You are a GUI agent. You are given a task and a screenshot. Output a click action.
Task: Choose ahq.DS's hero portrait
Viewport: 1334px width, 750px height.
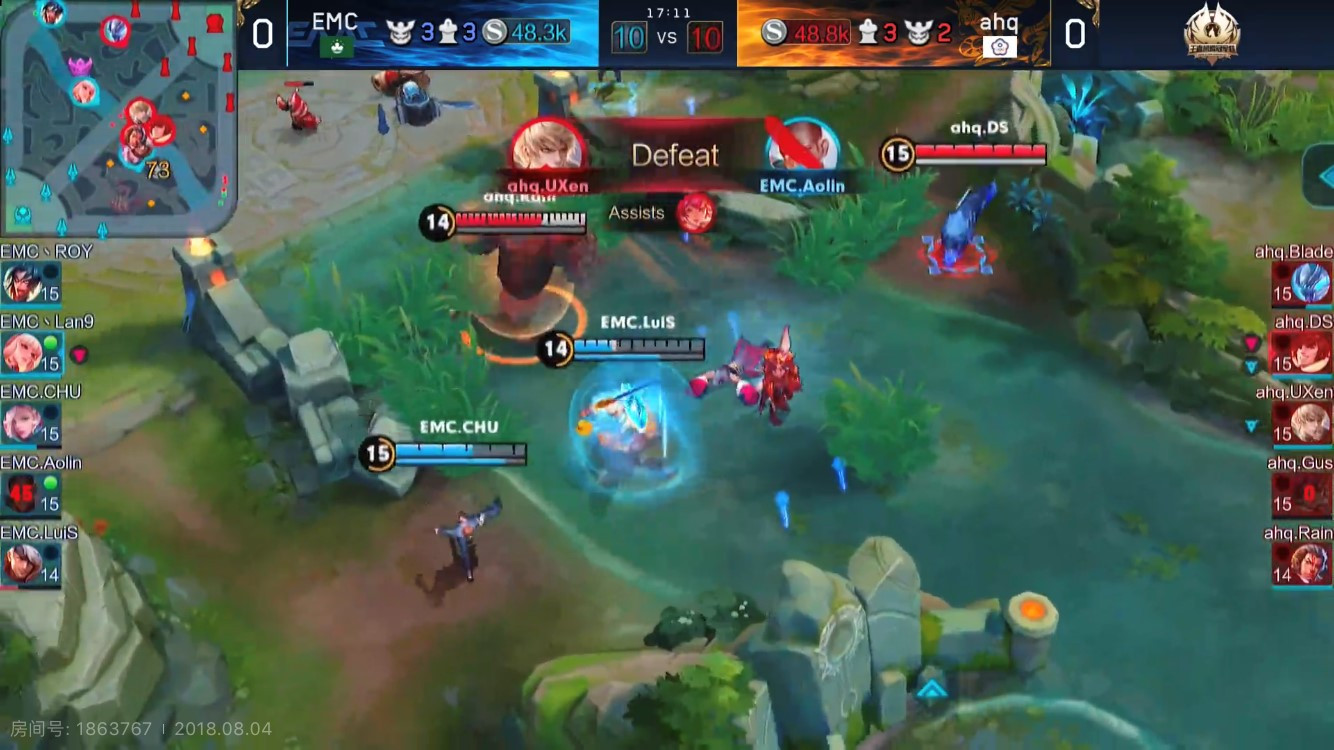coord(1311,353)
